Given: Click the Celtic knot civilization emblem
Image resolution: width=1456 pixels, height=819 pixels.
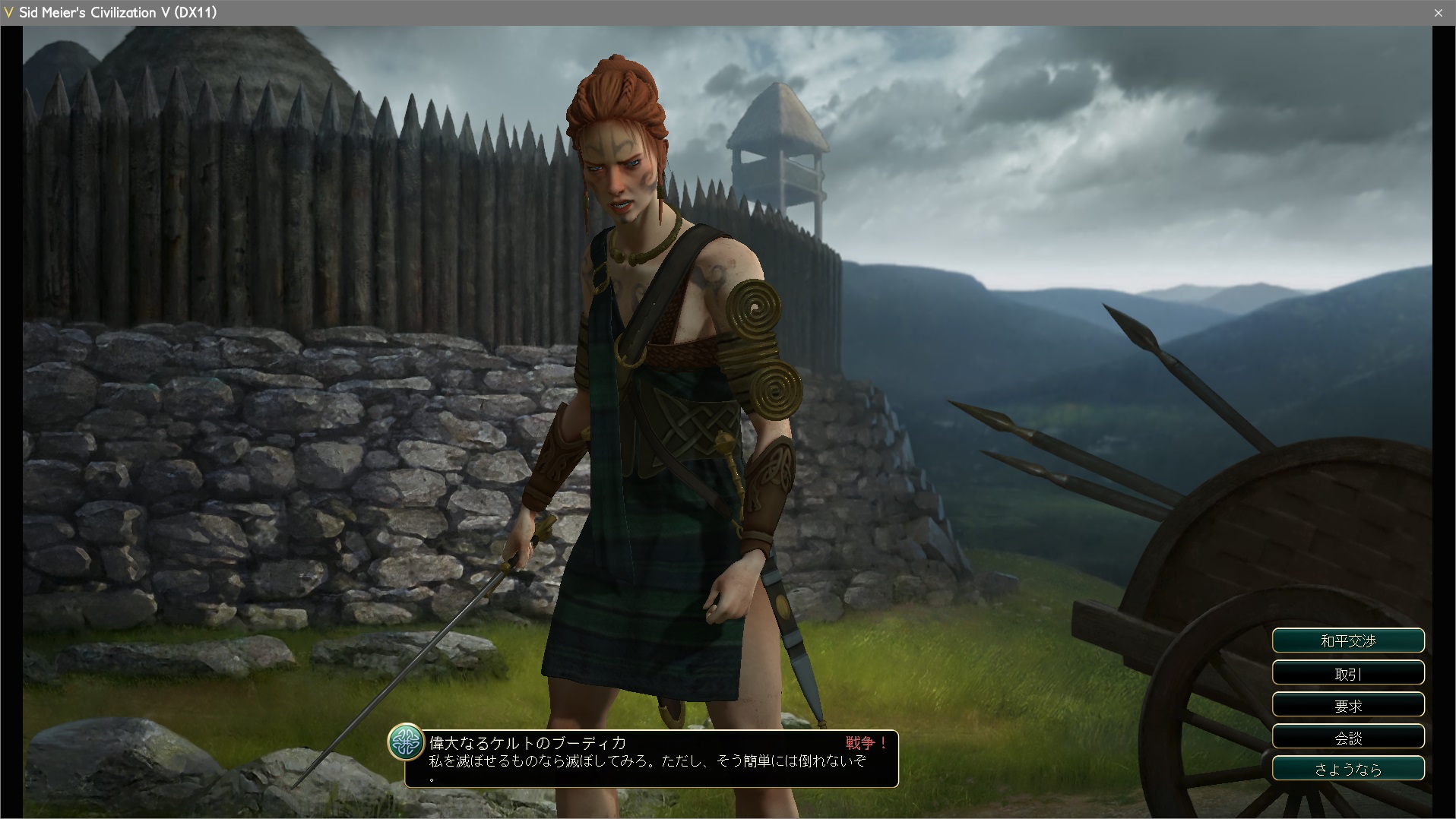Looking at the screenshot, I should 406,742.
